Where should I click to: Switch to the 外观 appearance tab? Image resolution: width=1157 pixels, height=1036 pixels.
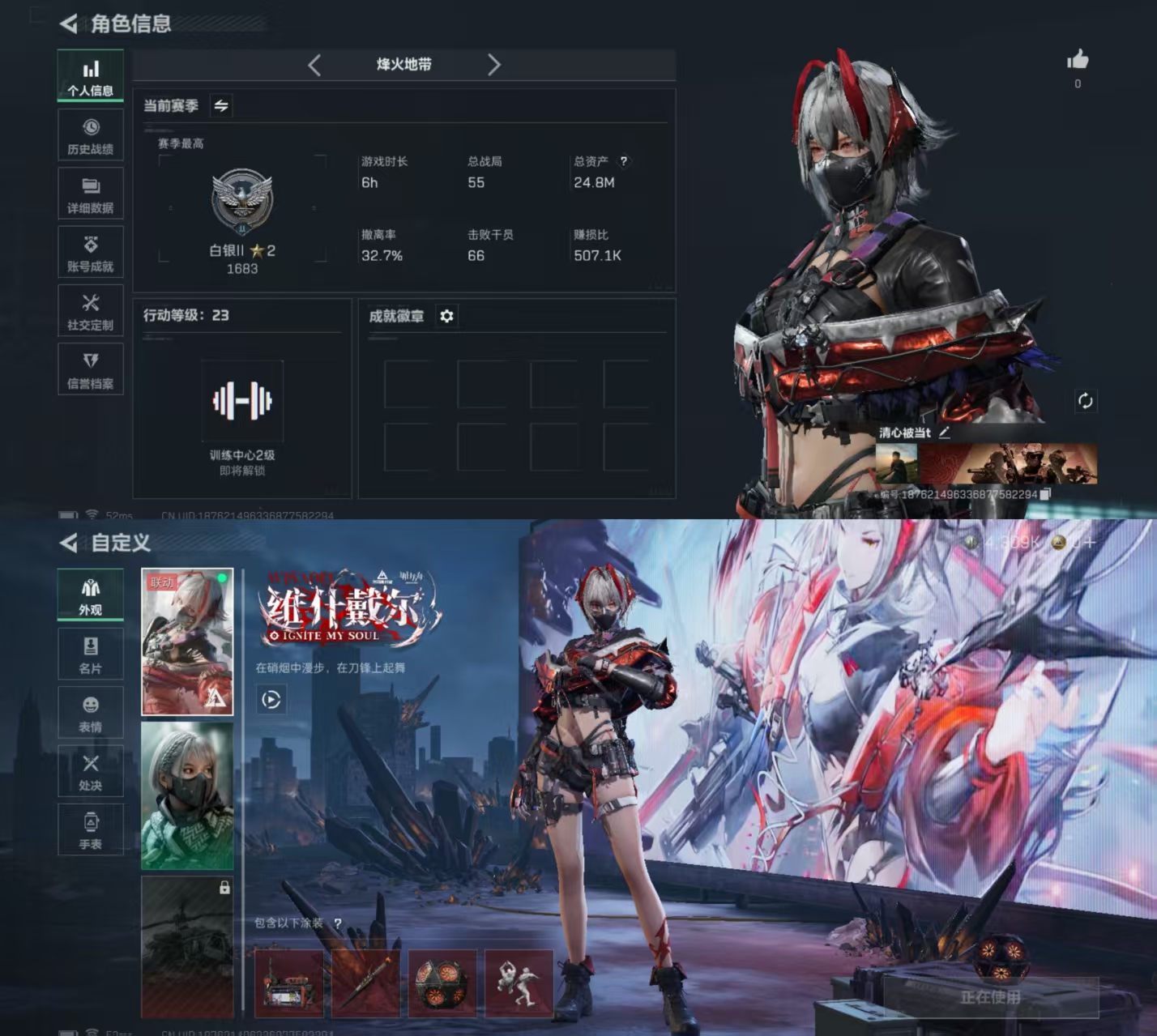90,592
